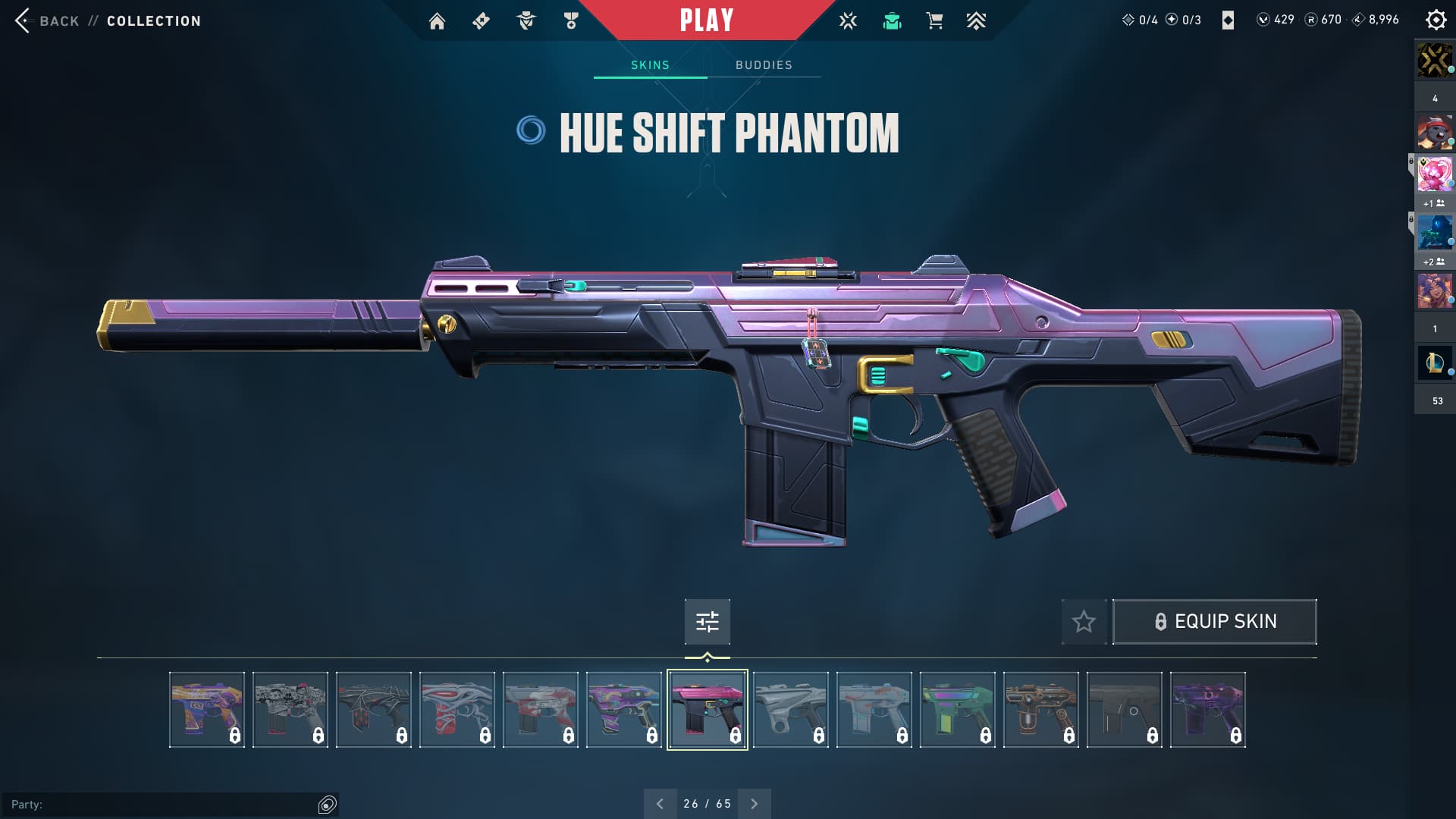
Task: Choose the bronze ornate Phantom skin thumbnail
Action: tap(1040, 710)
